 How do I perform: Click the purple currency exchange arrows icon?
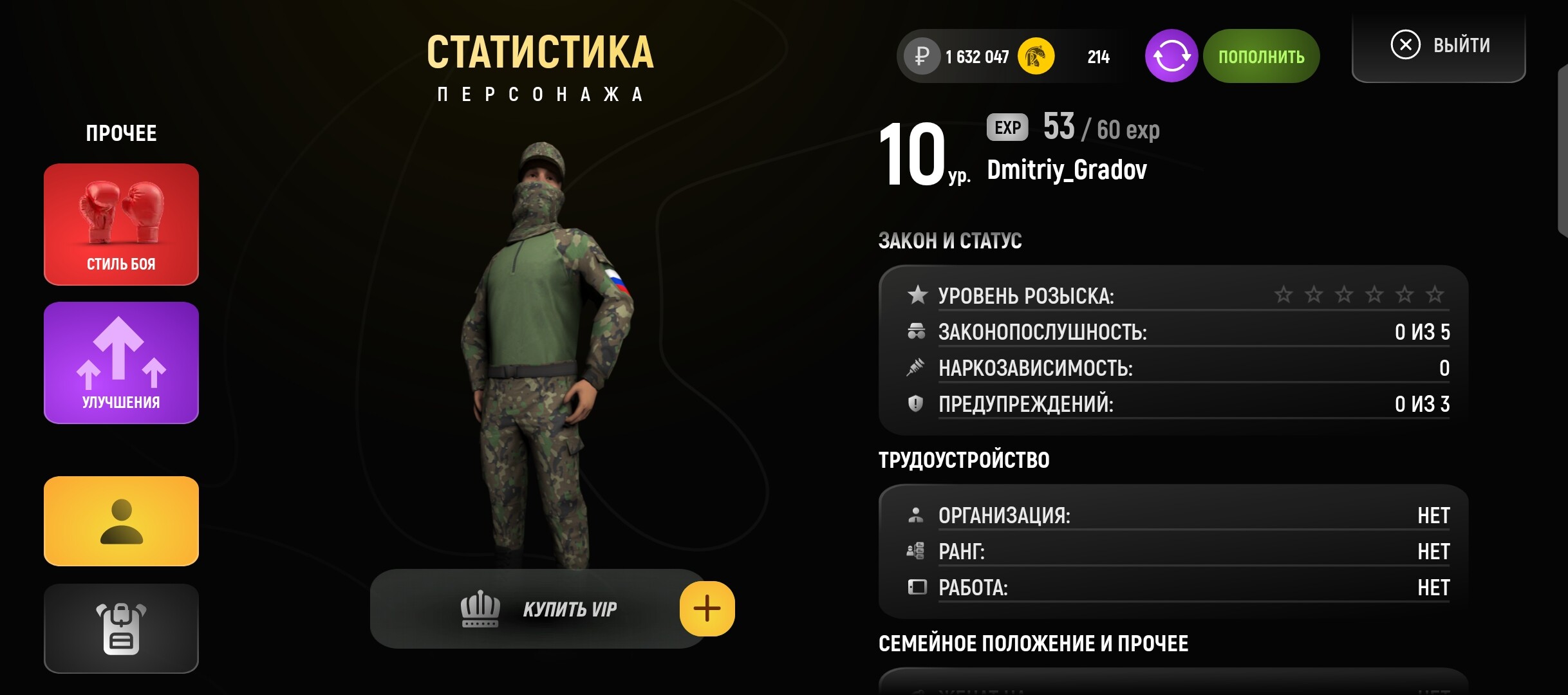pyautogui.click(x=1173, y=56)
